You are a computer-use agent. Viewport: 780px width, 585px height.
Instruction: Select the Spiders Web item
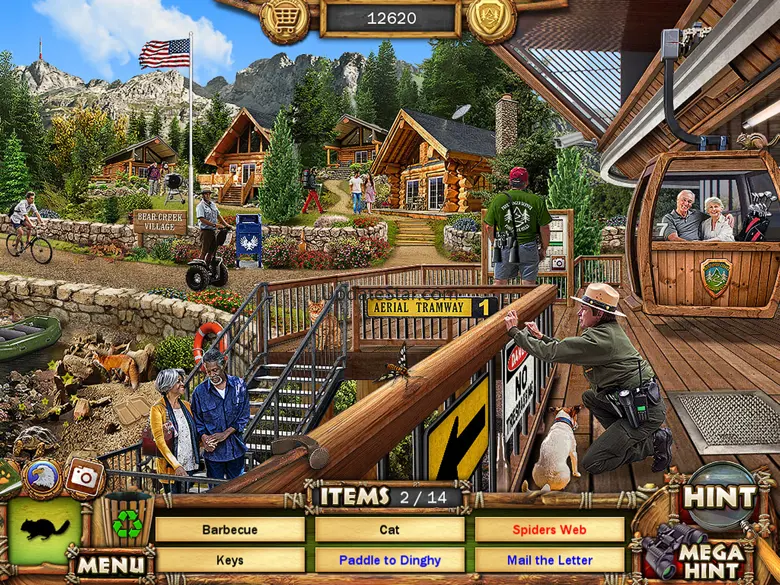coord(549,530)
